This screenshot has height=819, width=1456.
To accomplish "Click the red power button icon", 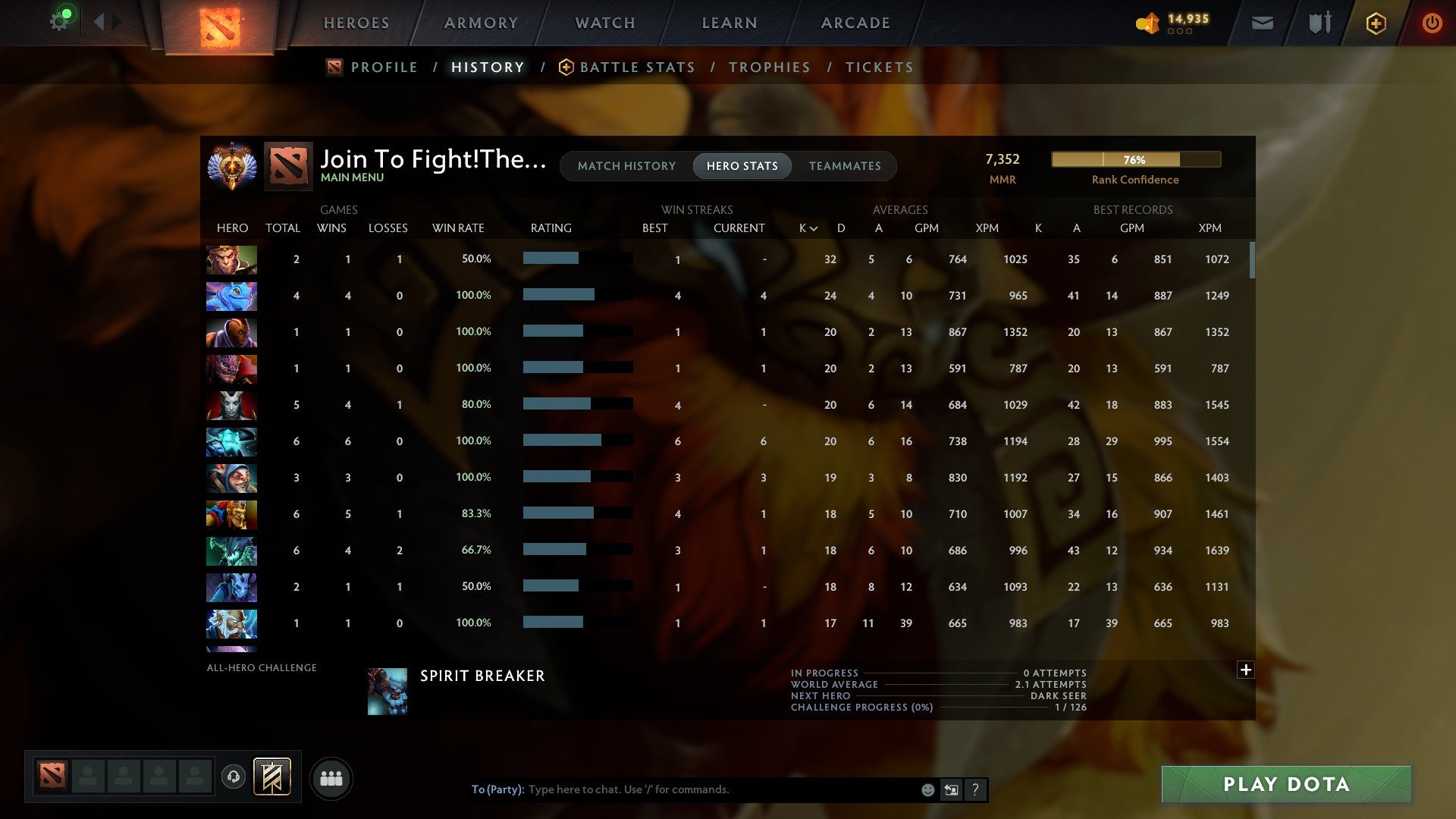I will click(x=1432, y=23).
